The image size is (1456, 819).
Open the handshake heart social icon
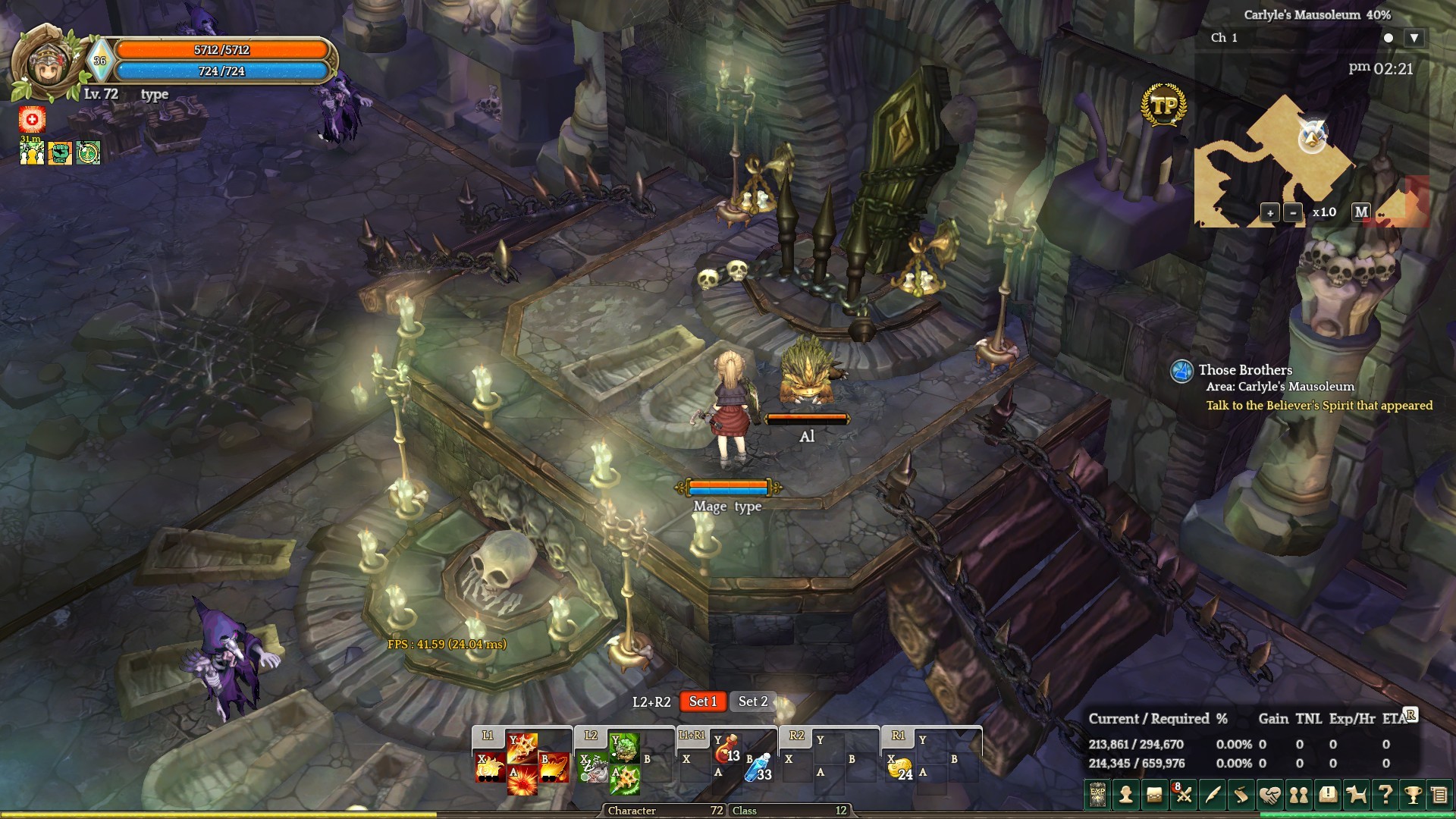click(1270, 795)
